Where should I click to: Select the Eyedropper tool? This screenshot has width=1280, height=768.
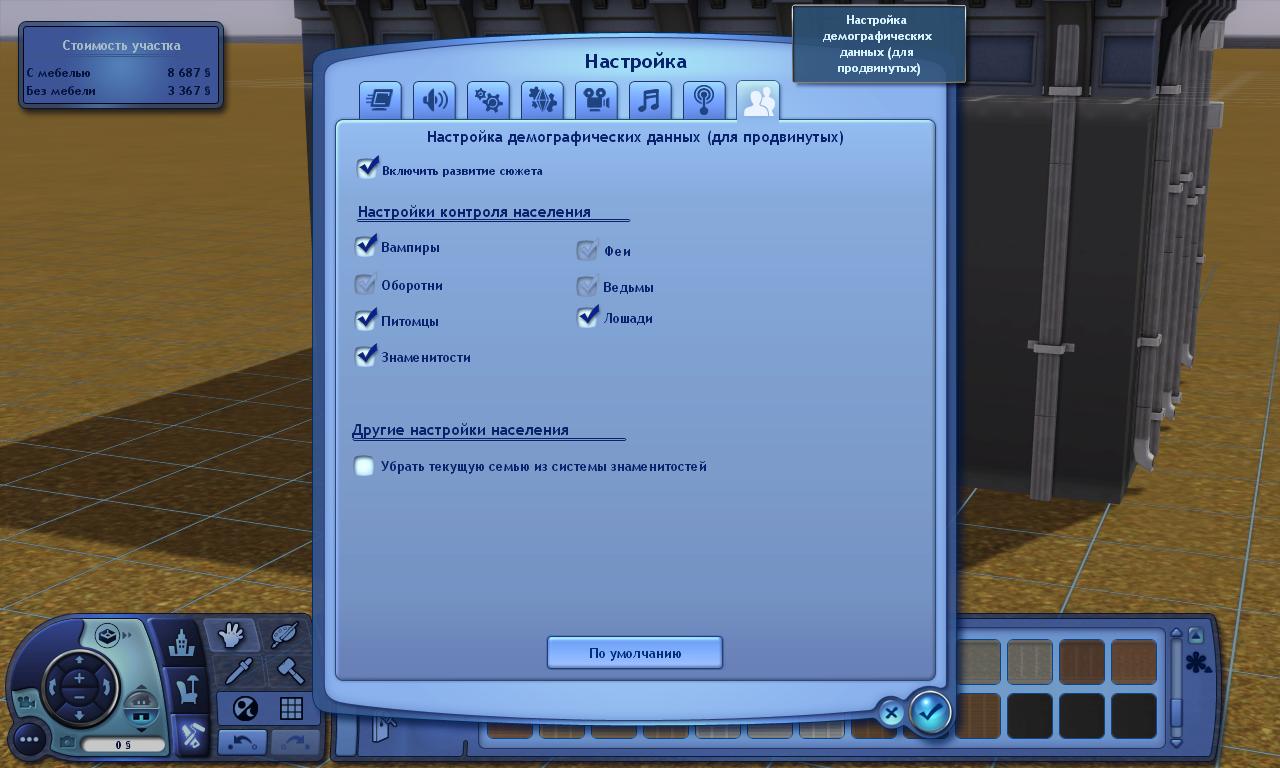pyautogui.click(x=238, y=671)
